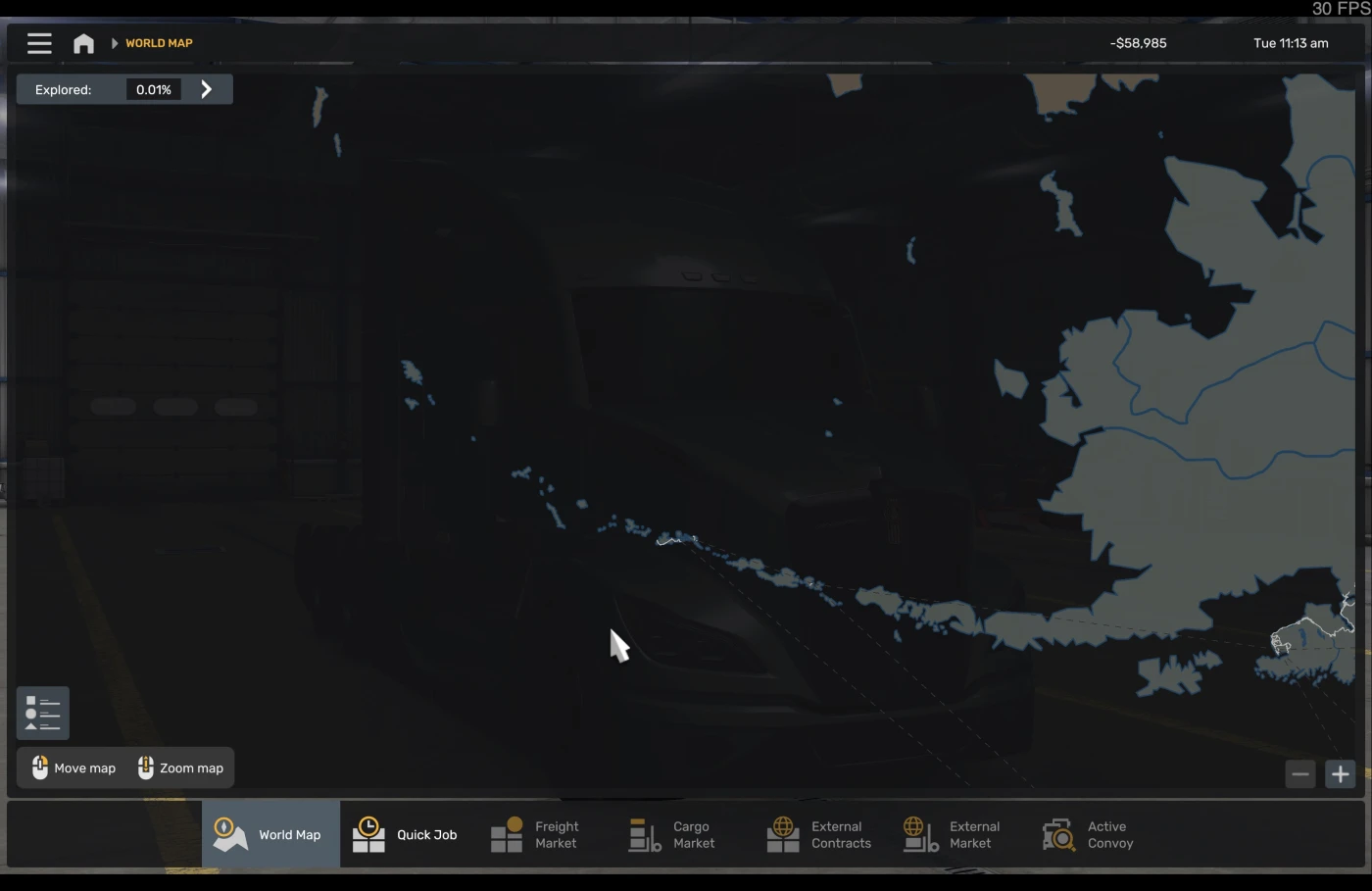Expand the Explored percentage details
This screenshot has width=1372, height=891.
[x=206, y=88]
